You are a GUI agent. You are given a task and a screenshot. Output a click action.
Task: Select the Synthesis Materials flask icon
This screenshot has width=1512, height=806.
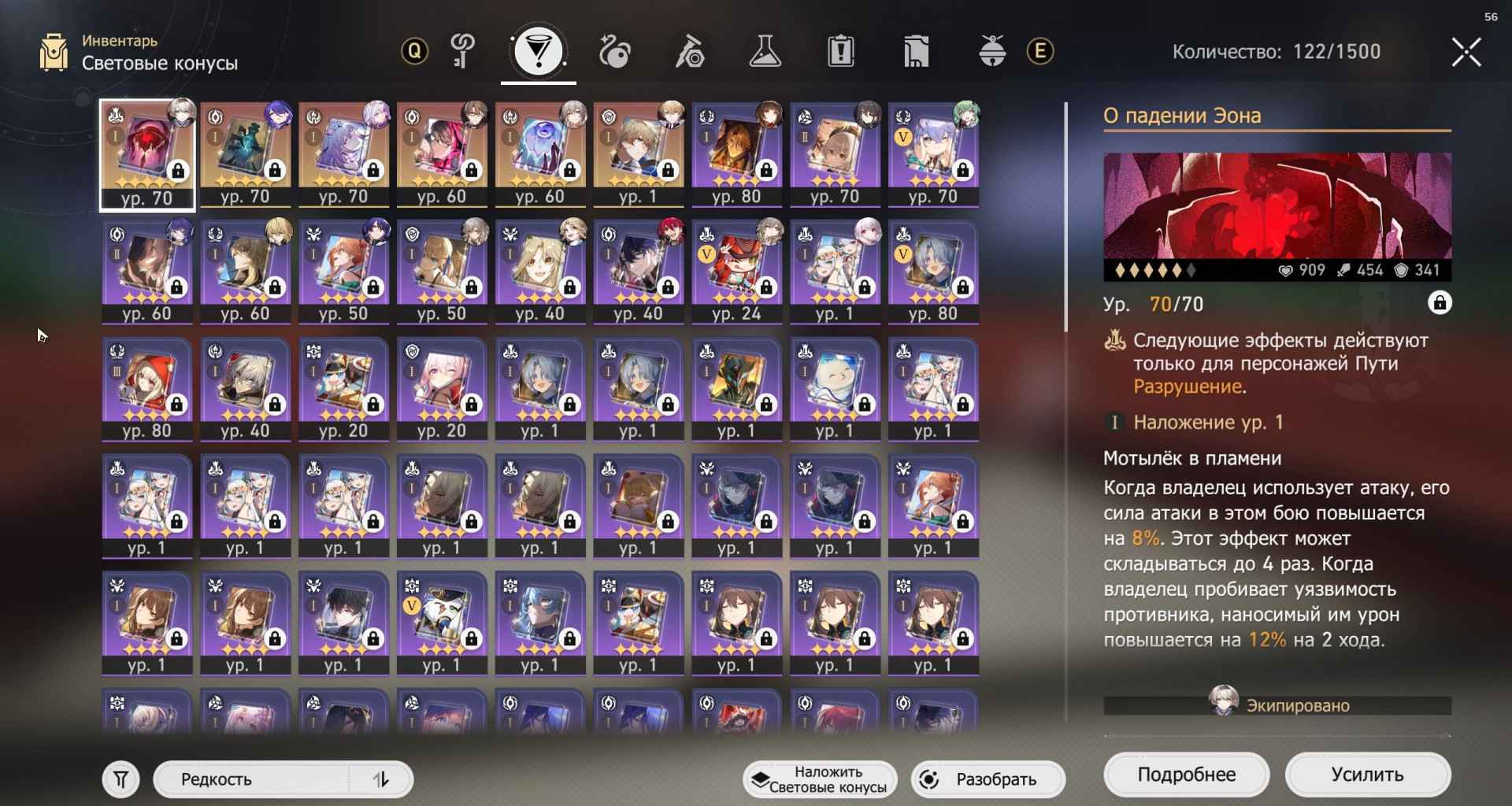(765, 51)
